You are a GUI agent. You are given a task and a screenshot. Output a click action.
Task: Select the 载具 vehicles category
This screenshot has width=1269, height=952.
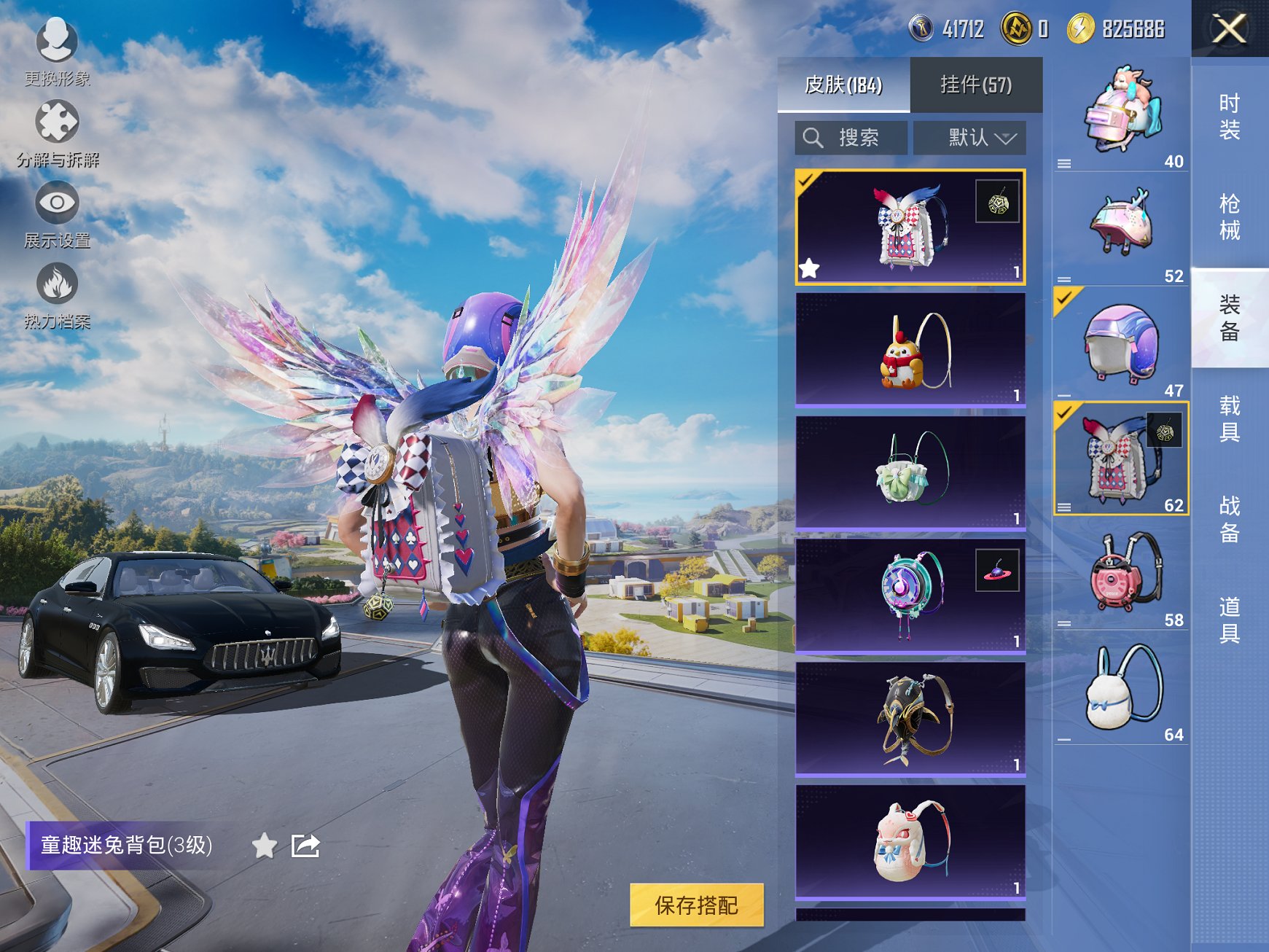pyautogui.click(x=1229, y=418)
